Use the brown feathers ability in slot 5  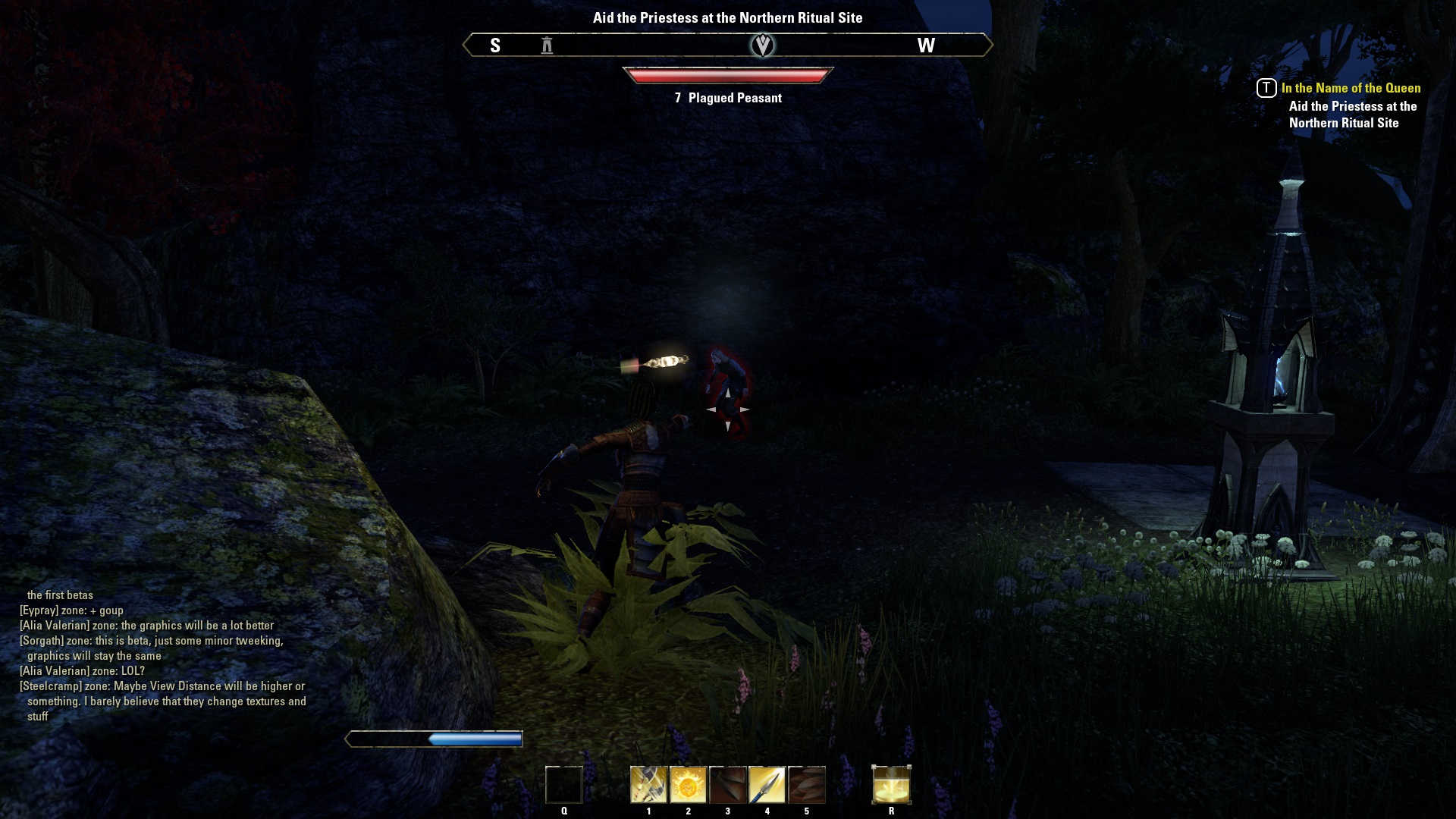pos(806,785)
